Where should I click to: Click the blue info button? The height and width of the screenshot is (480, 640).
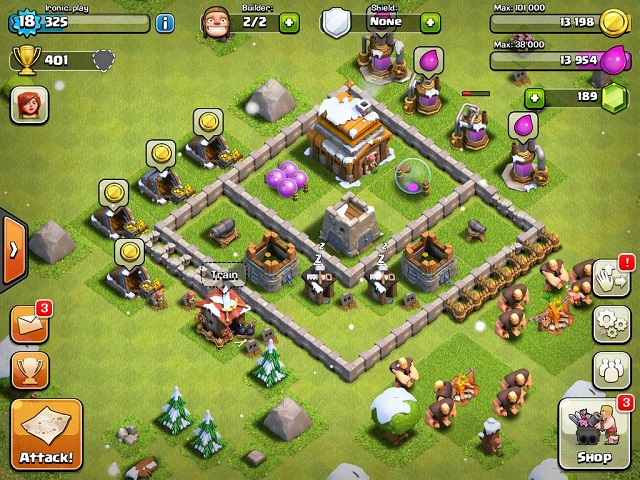(165, 22)
